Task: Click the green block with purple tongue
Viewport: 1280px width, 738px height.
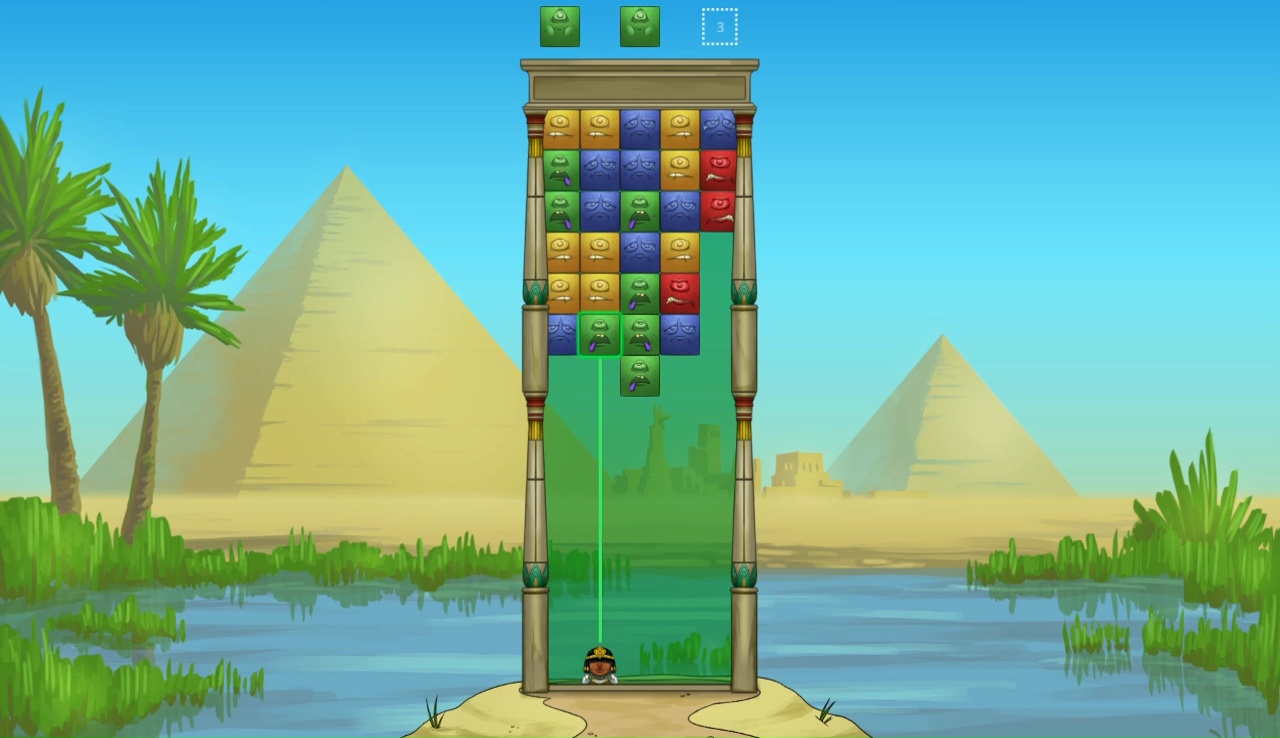Action: pos(560,167)
